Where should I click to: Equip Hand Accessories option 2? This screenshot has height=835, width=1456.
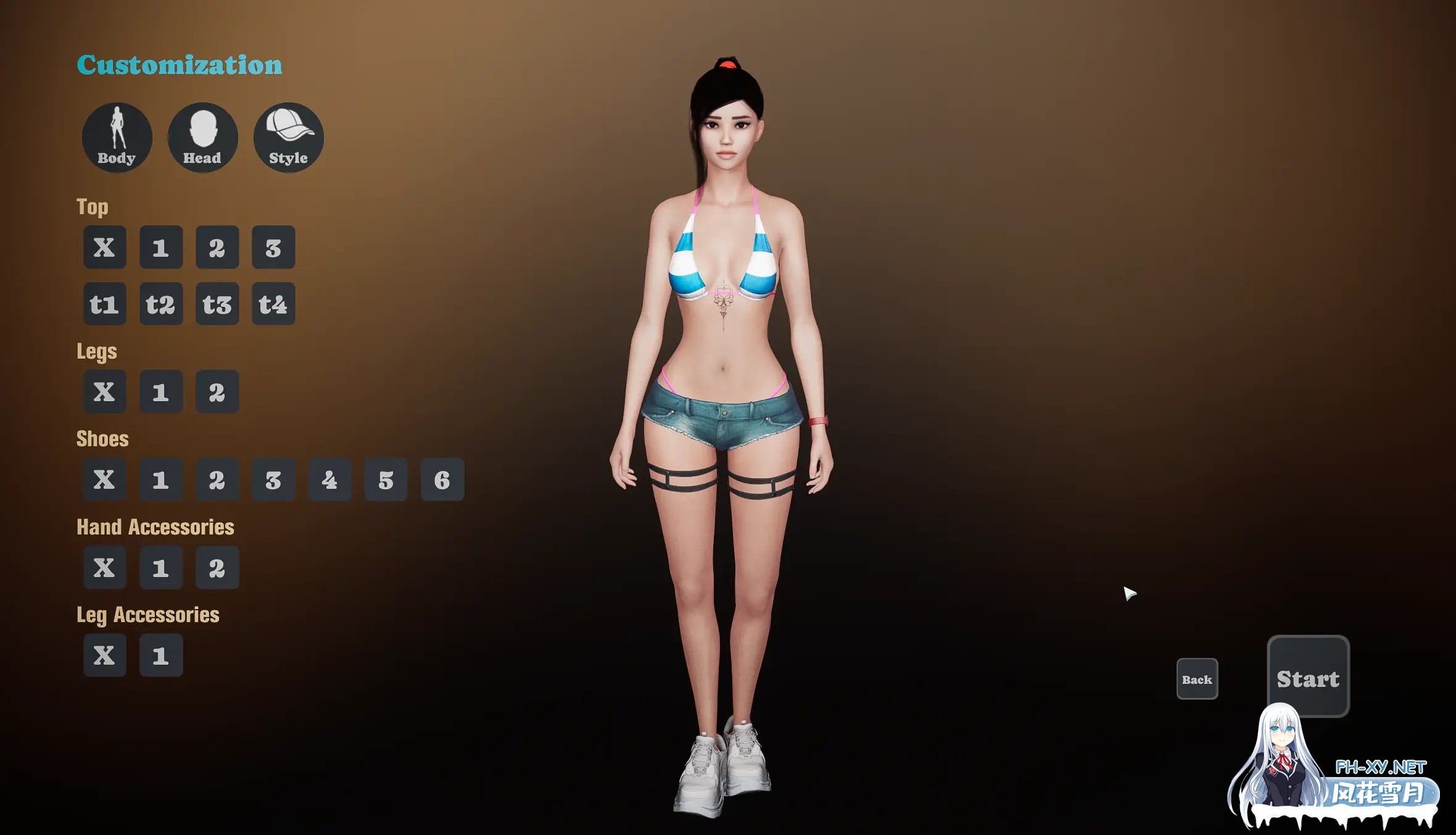click(217, 567)
